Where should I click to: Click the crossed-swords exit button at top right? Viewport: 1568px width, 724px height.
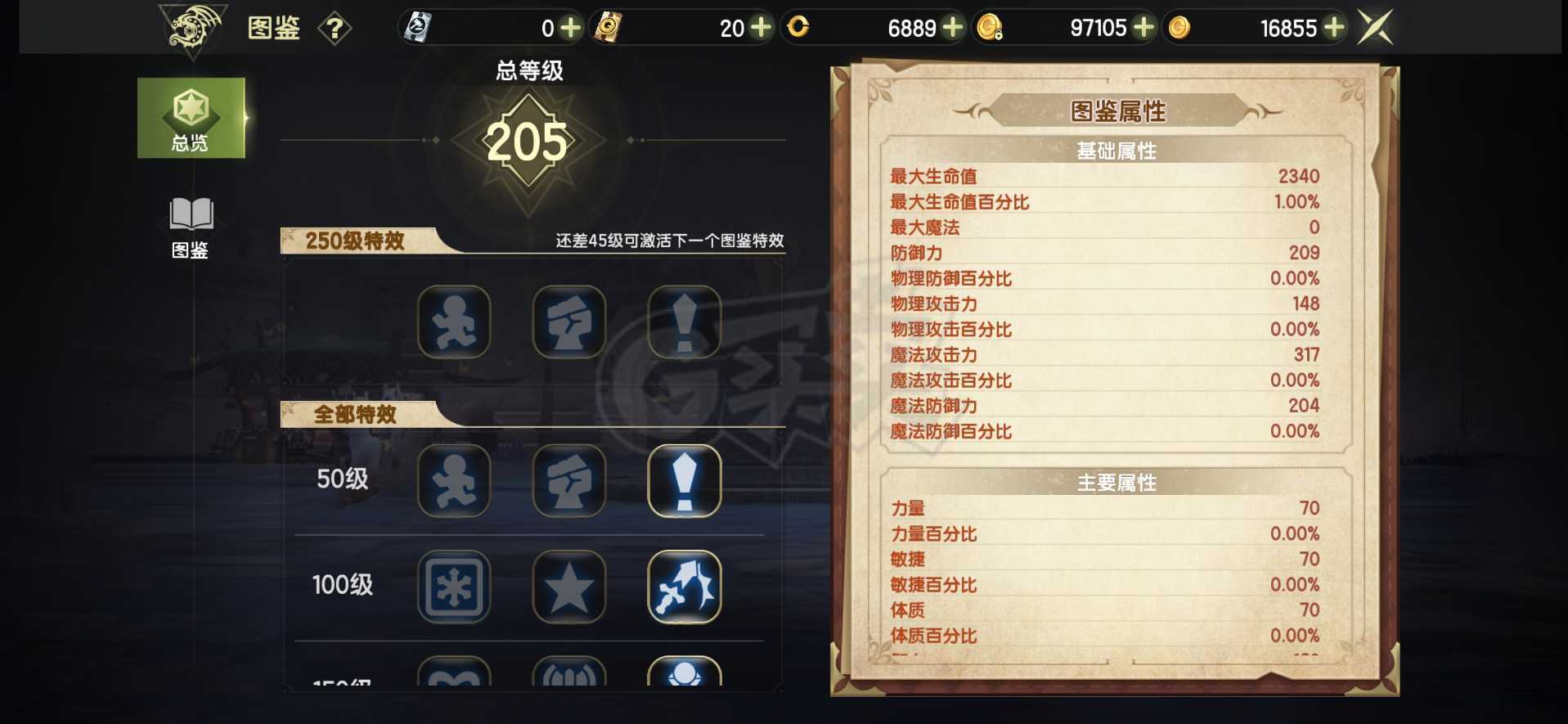click(x=1373, y=25)
